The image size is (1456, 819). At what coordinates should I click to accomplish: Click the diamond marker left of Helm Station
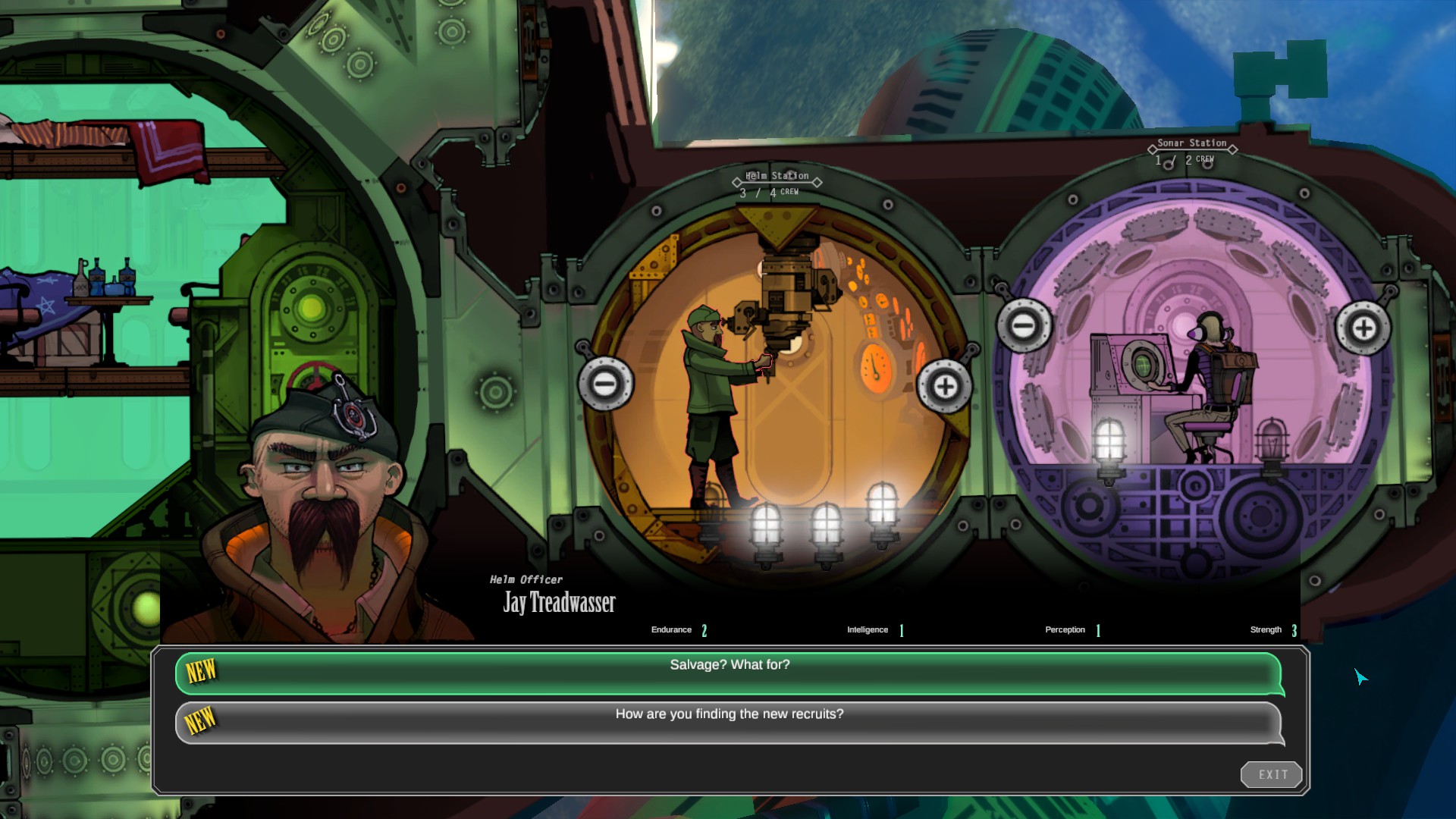coord(736,181)
